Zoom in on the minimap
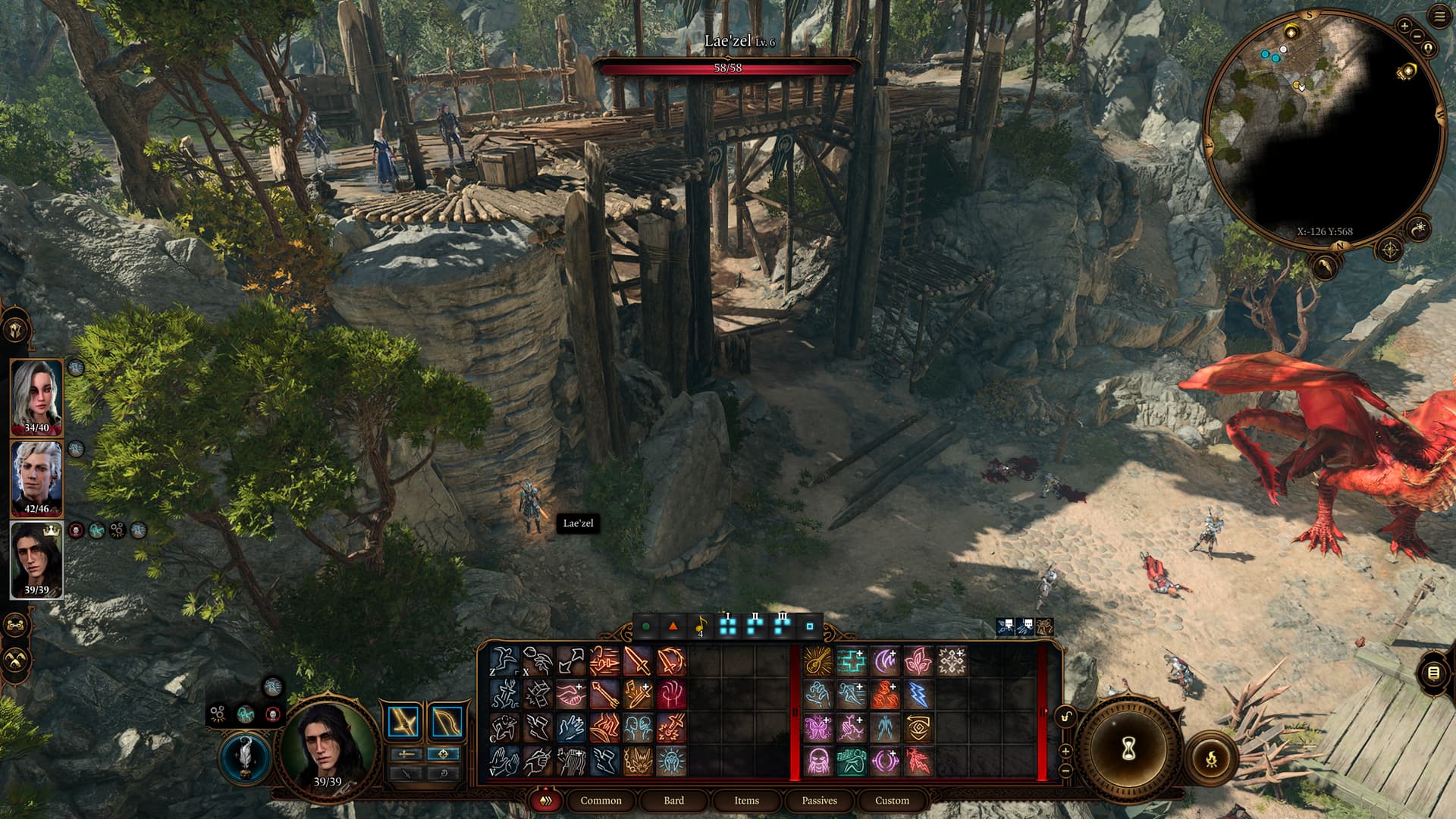 1404,27
